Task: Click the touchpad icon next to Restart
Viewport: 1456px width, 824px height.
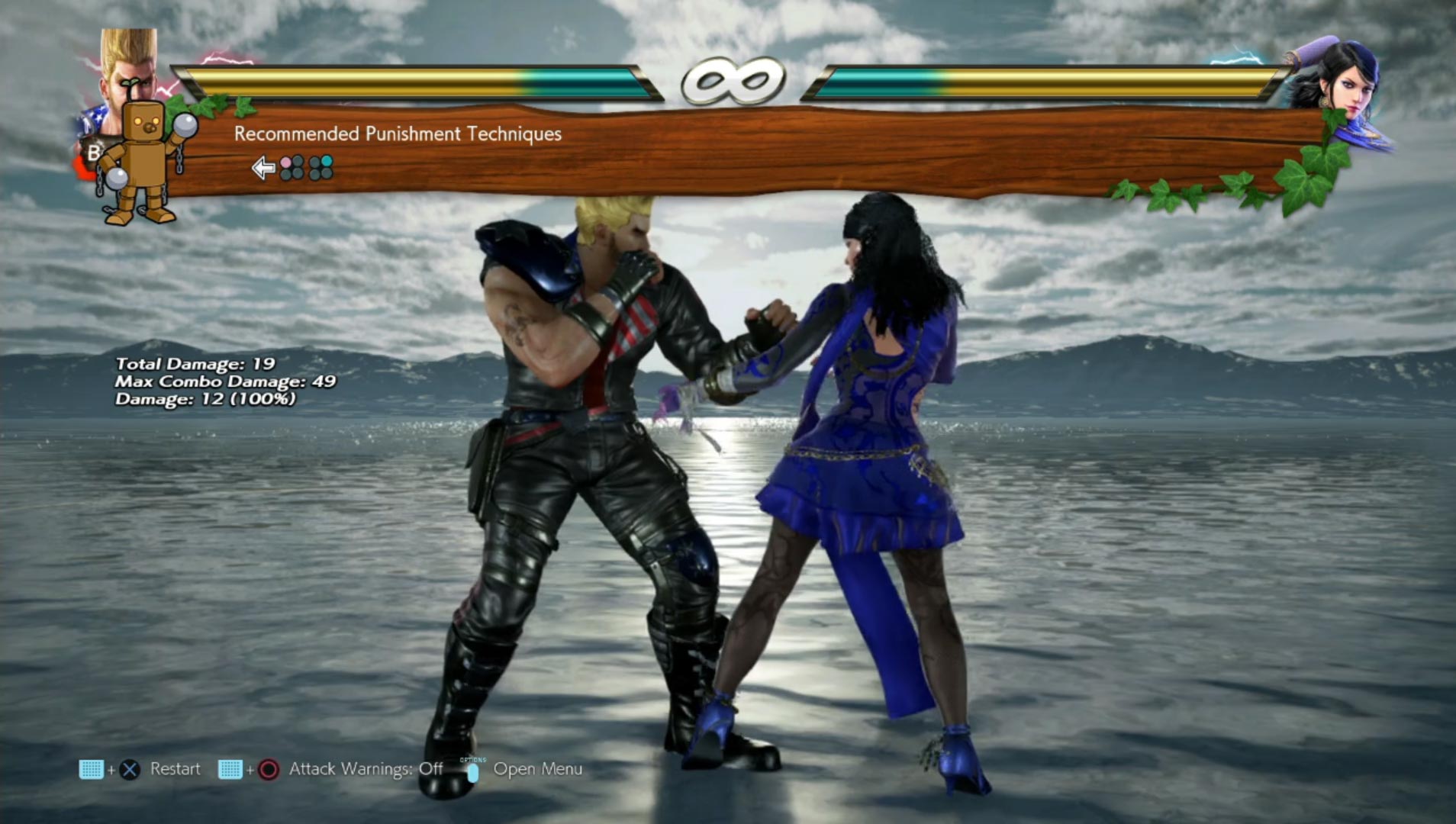Action: pyautogui.click(x=90, y=769)
